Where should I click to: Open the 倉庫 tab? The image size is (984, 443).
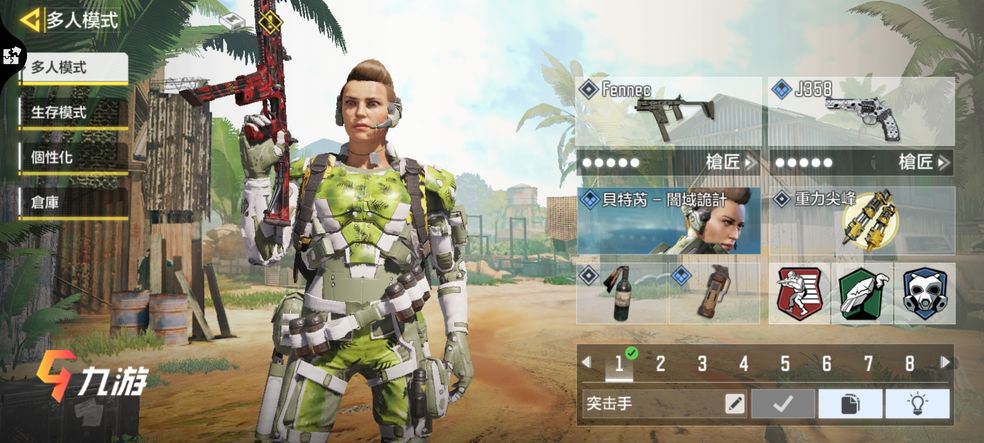(73, 201)
